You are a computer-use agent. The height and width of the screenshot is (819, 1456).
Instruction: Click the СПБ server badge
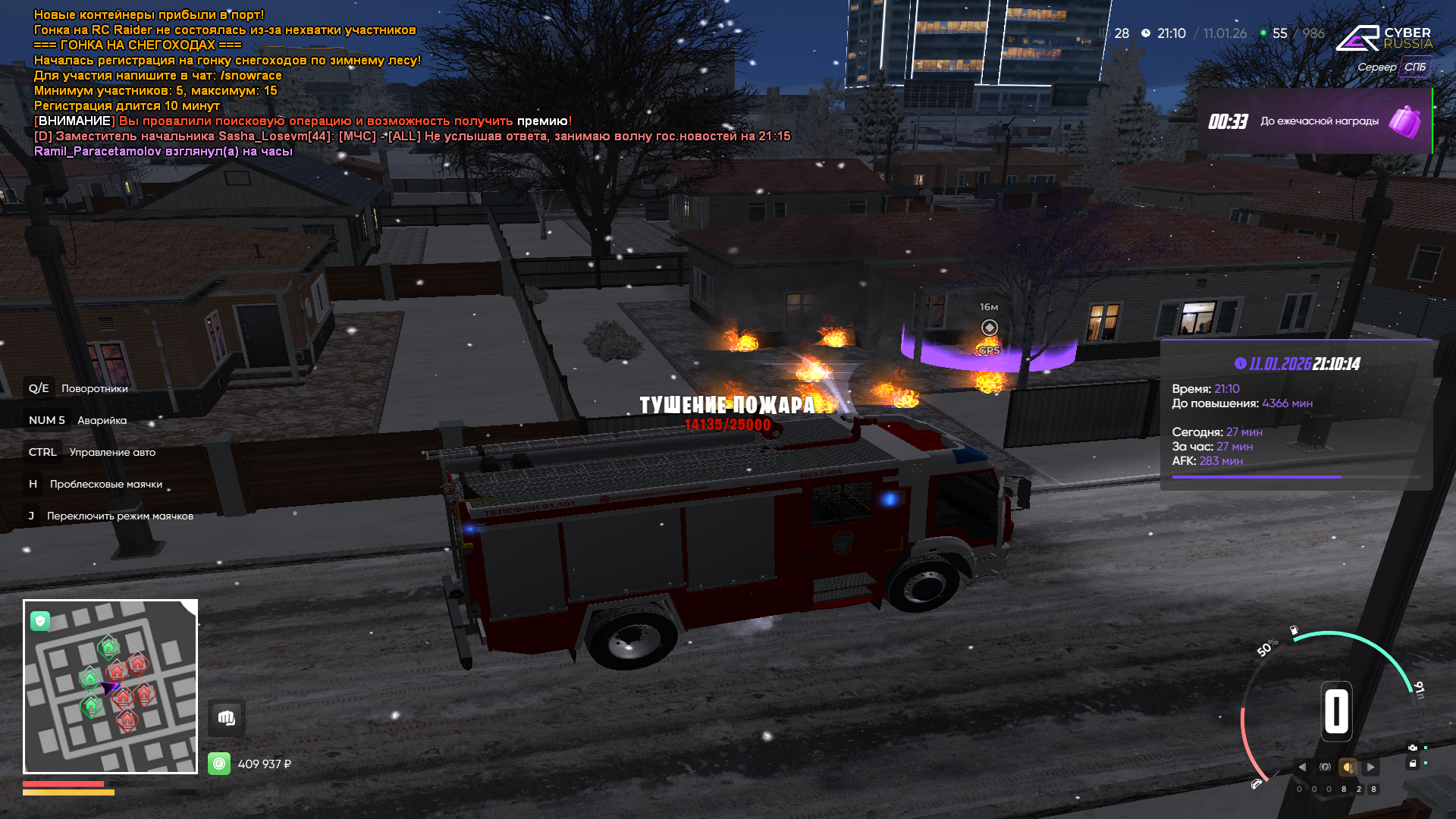(1414, 67)
